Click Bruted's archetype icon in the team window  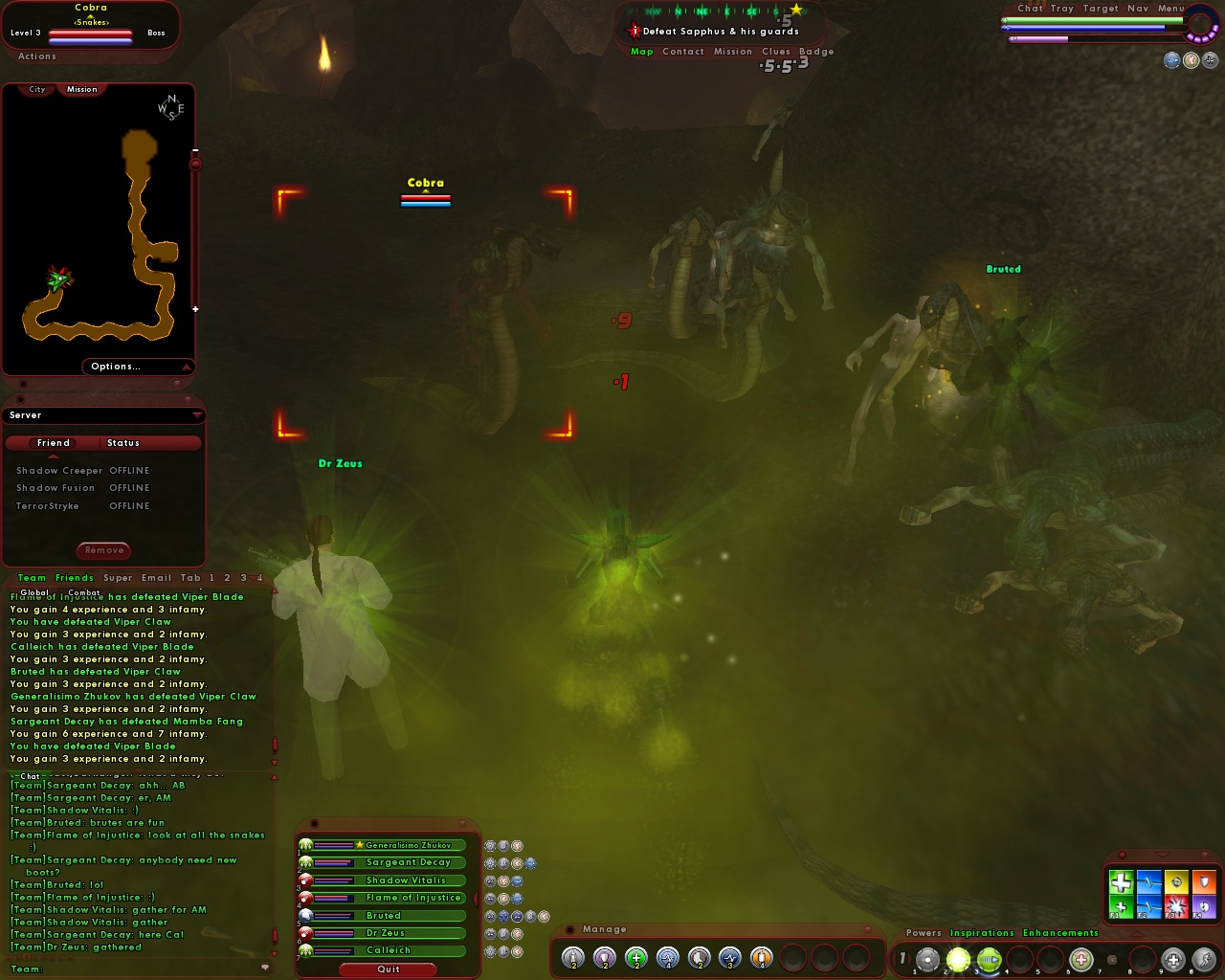click(x=305, y=915)
